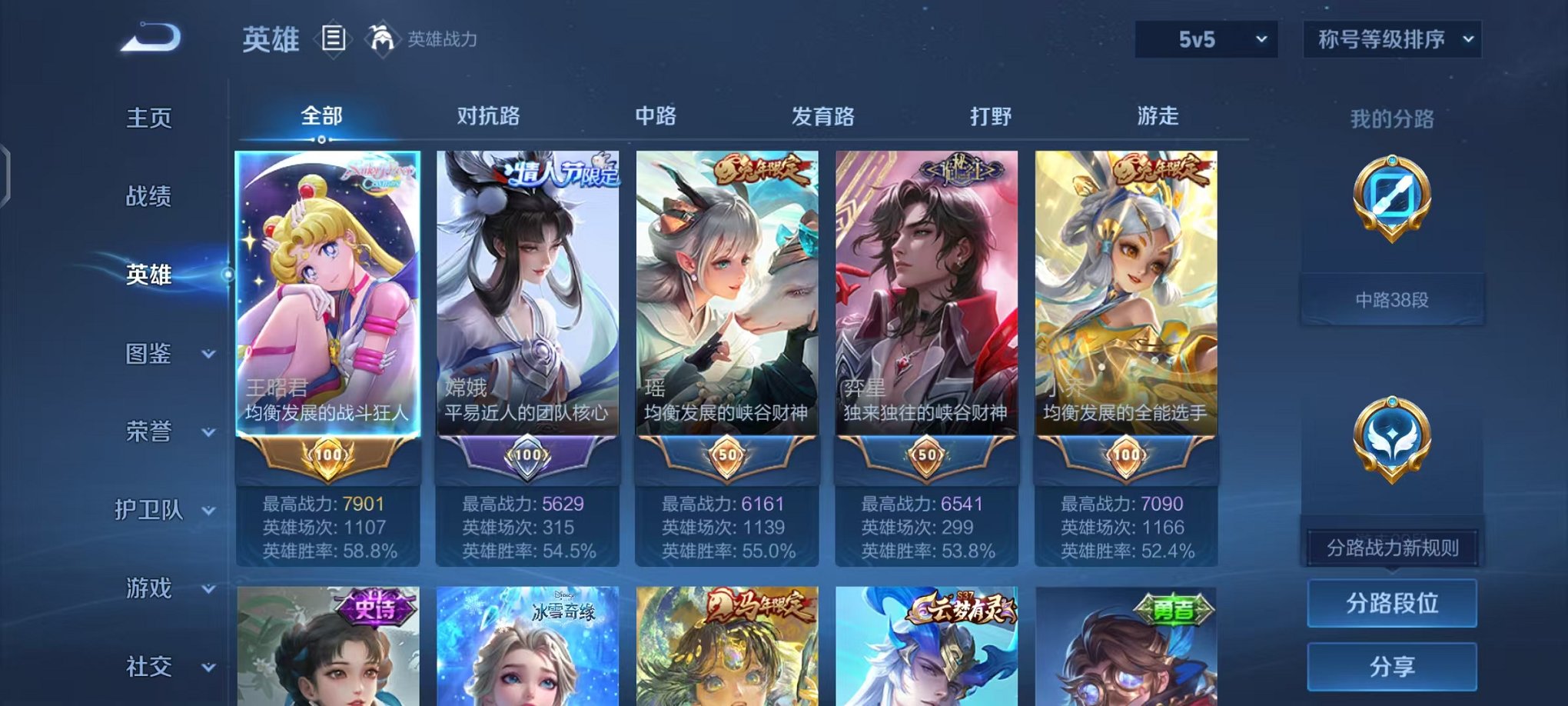This screenshot has height=706, width=1568.
Task: Open the hero list icon next to 英雄 title
Action: (335, 38)
